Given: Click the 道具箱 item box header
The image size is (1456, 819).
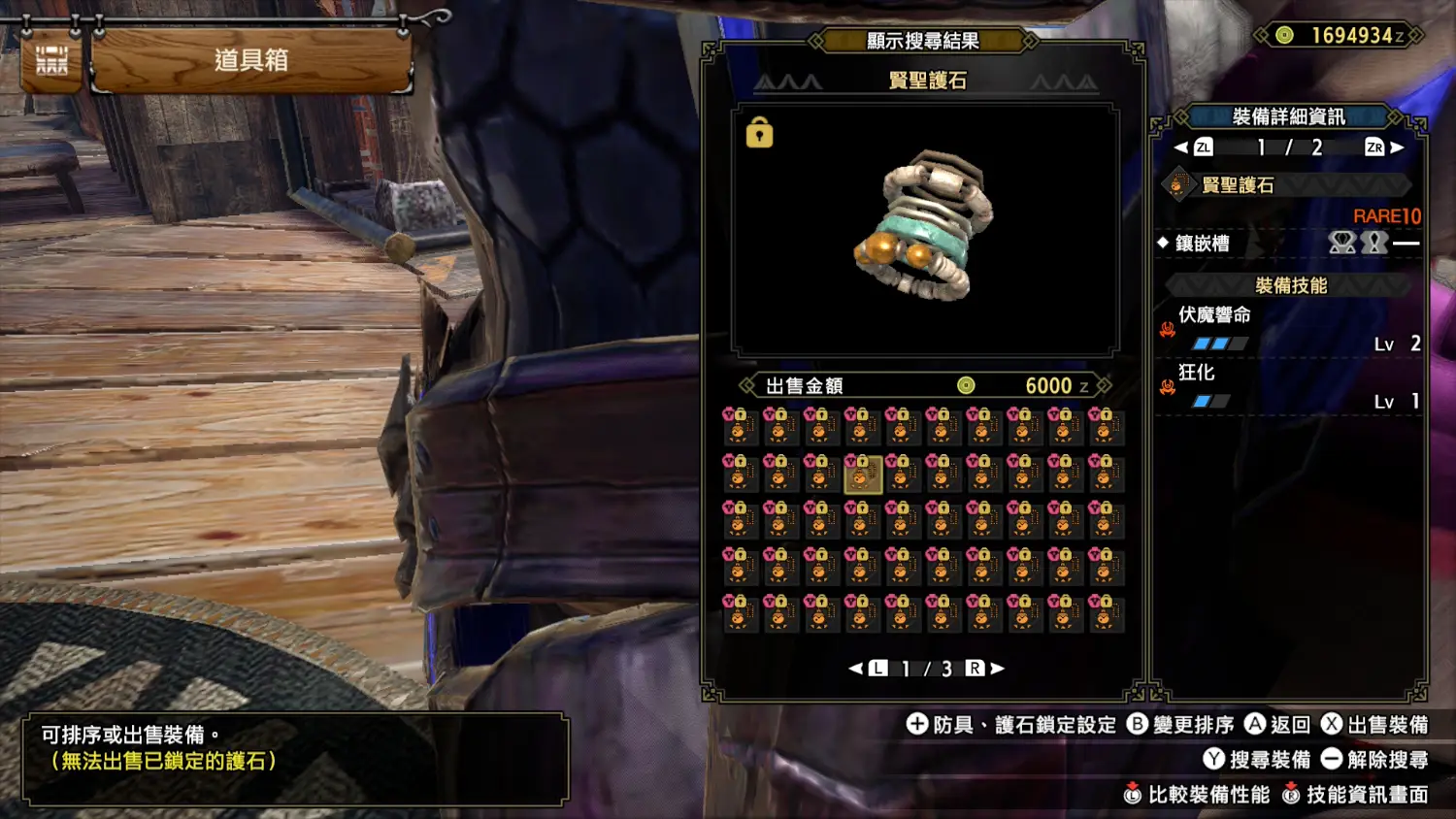Looking at the screenshot, I should (x=251, y=60).
